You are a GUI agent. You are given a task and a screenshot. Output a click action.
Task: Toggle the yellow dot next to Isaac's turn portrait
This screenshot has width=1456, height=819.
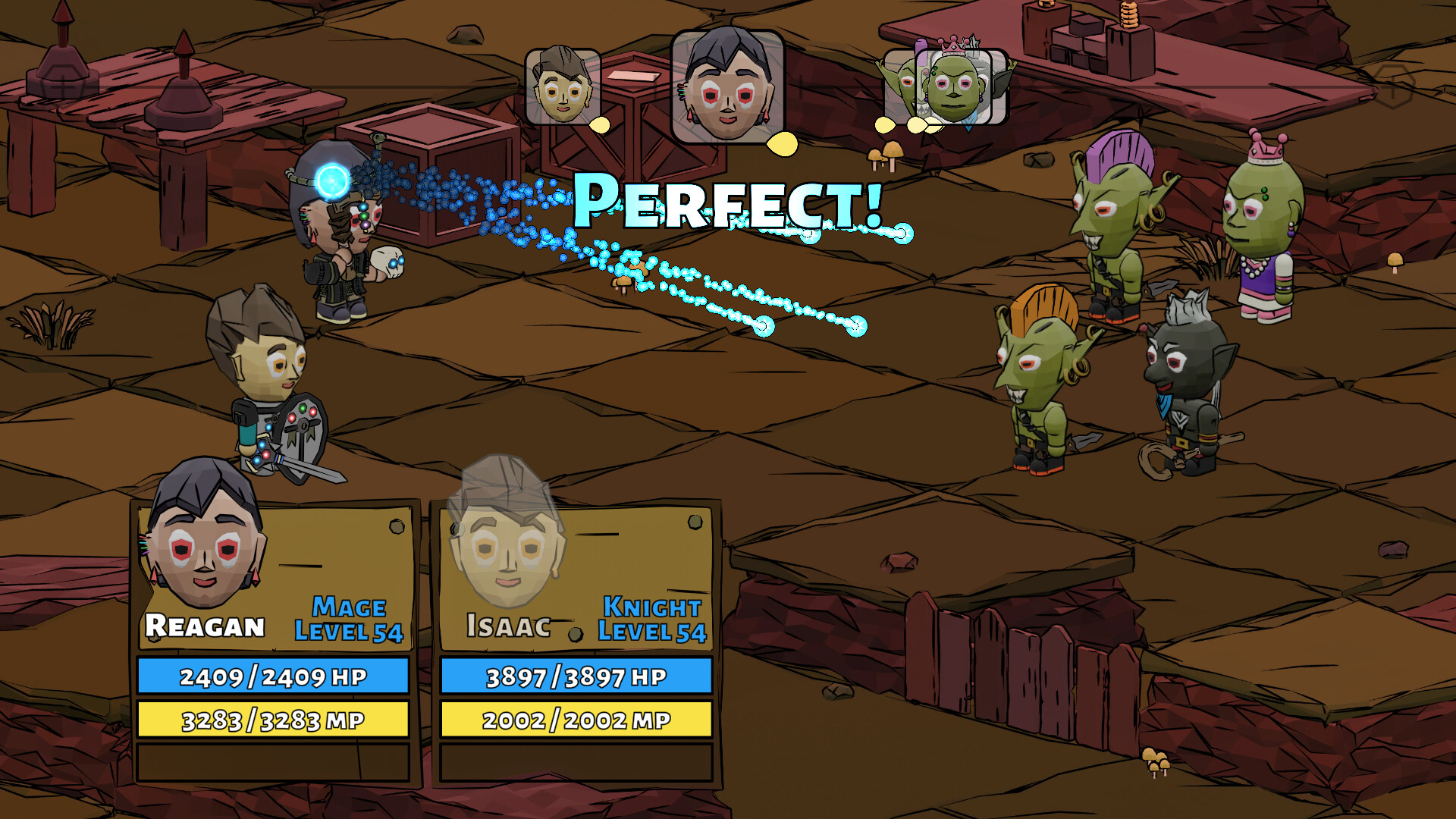click(598, 124)
